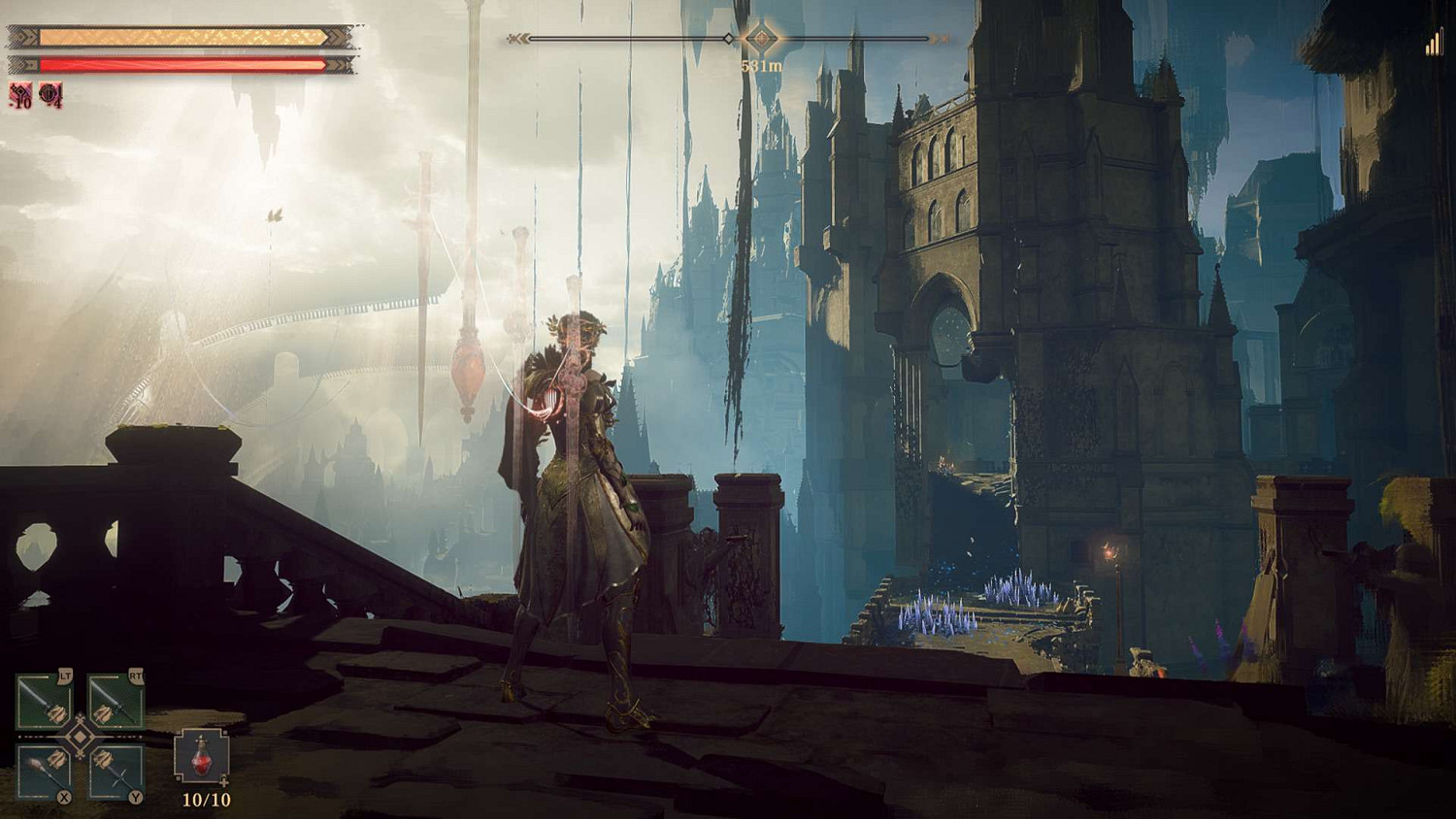Click the signal strength indicator icon

tap(1434, 44)
